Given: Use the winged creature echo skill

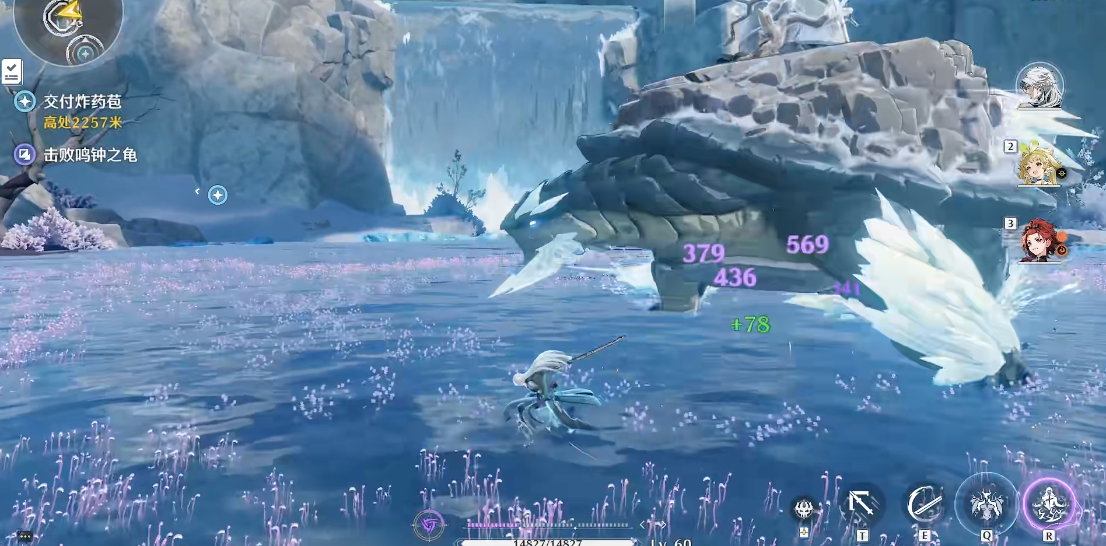Looking at the screenshot, I should point(986,503).
